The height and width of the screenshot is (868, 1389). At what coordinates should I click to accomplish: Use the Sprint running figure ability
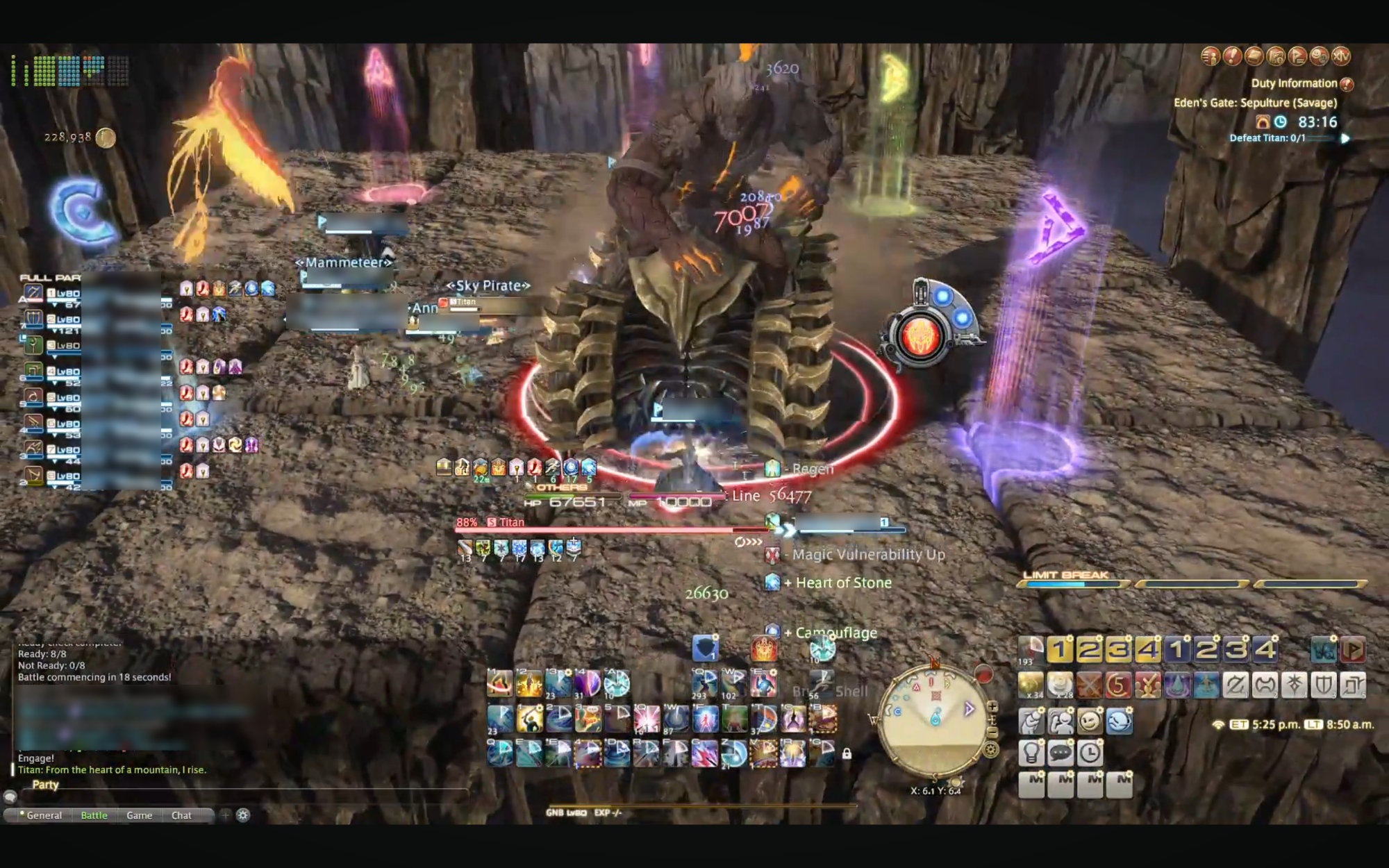pyautogui.click(x=822, y=683)
